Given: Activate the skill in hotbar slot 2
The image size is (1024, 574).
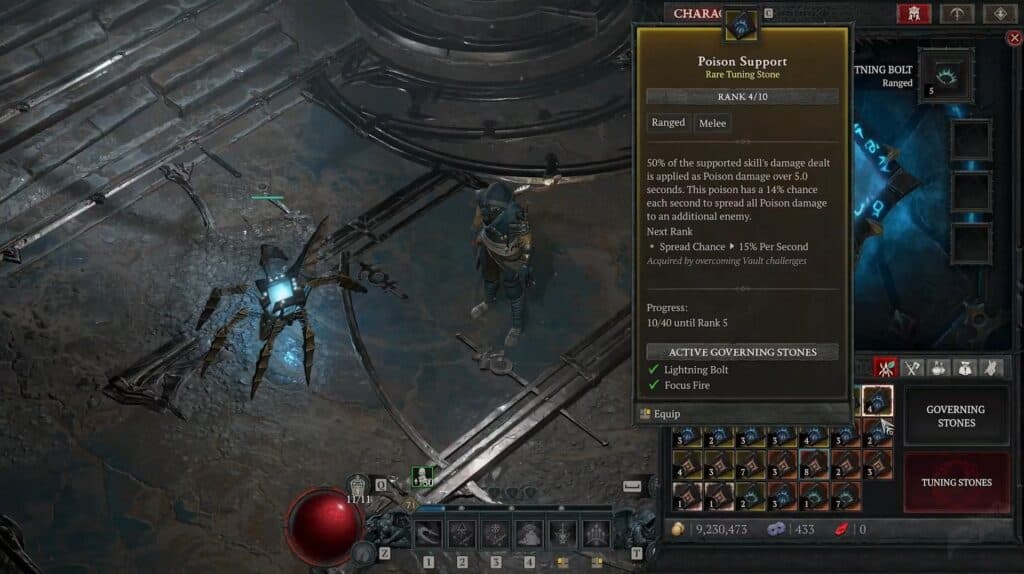Looking at the screenshot, I should [462, 534].
